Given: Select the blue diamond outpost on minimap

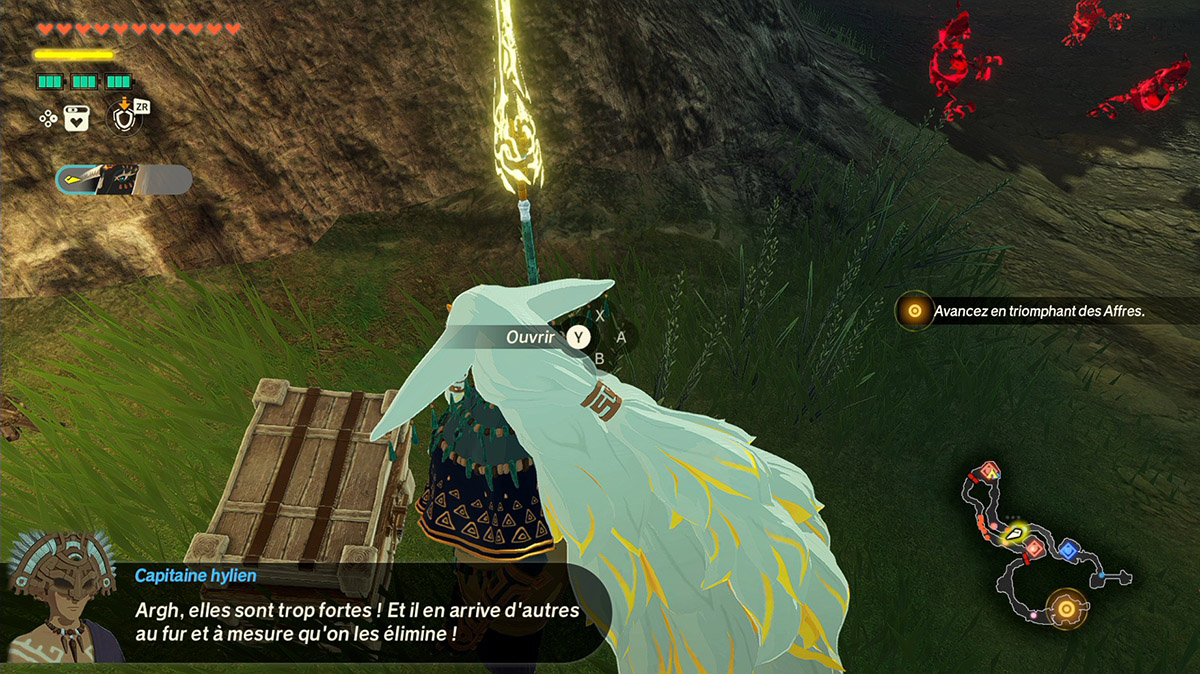Looking at the screenshot, I should 1068,549.
